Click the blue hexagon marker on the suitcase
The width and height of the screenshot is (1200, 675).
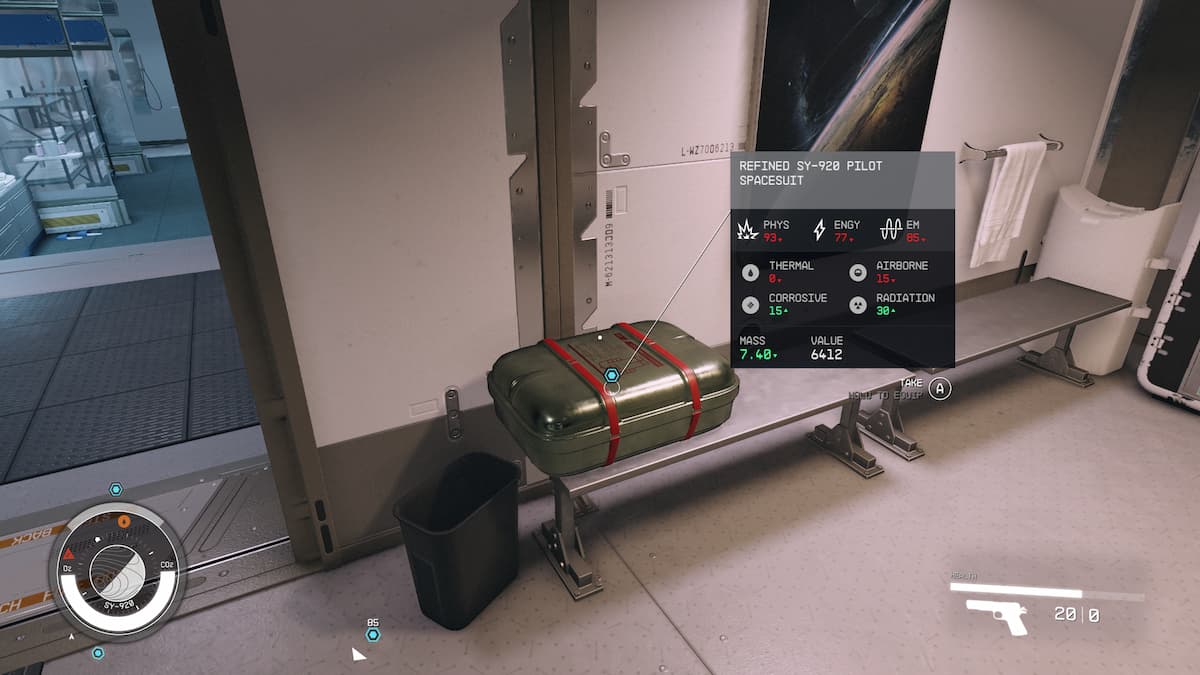(612, 375)
